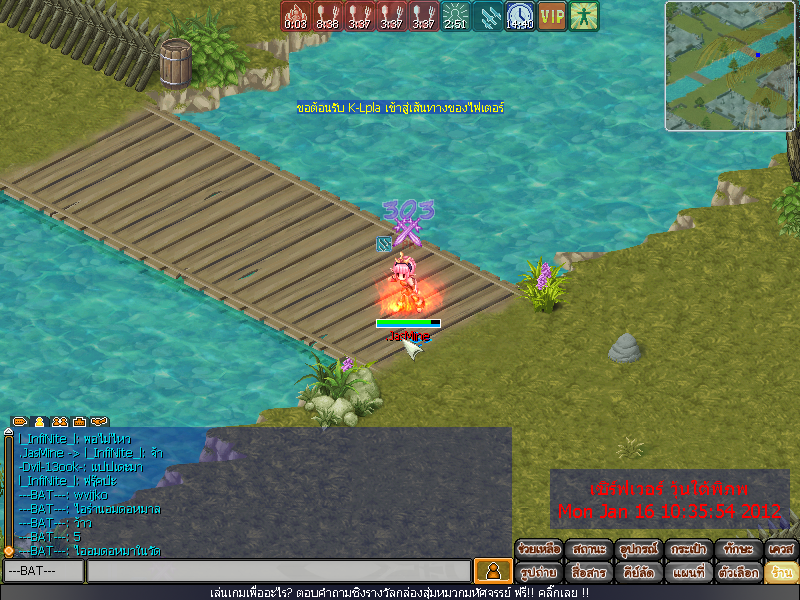This screenshot has height=600, width=800.
Task: Click the VIP status icon
Action: [x=551, y=15]
